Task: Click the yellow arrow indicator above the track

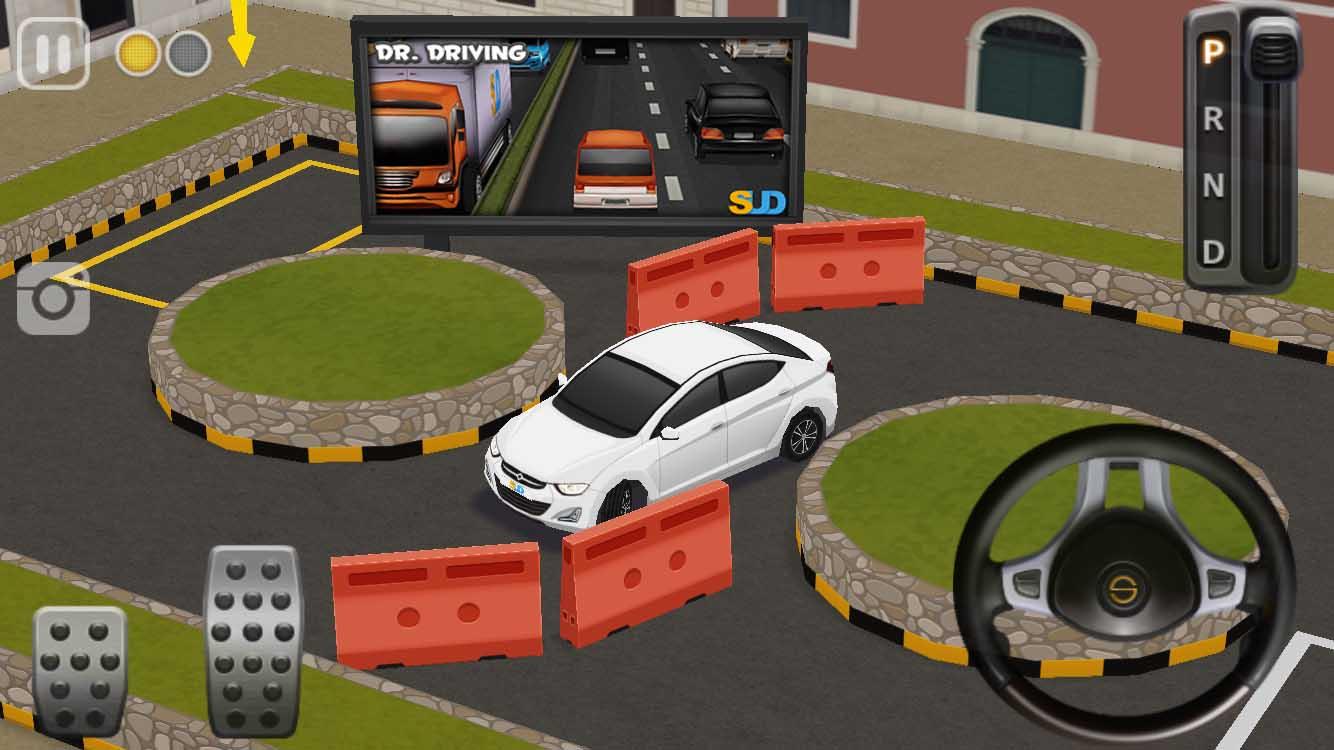Action: pos(240,35)
